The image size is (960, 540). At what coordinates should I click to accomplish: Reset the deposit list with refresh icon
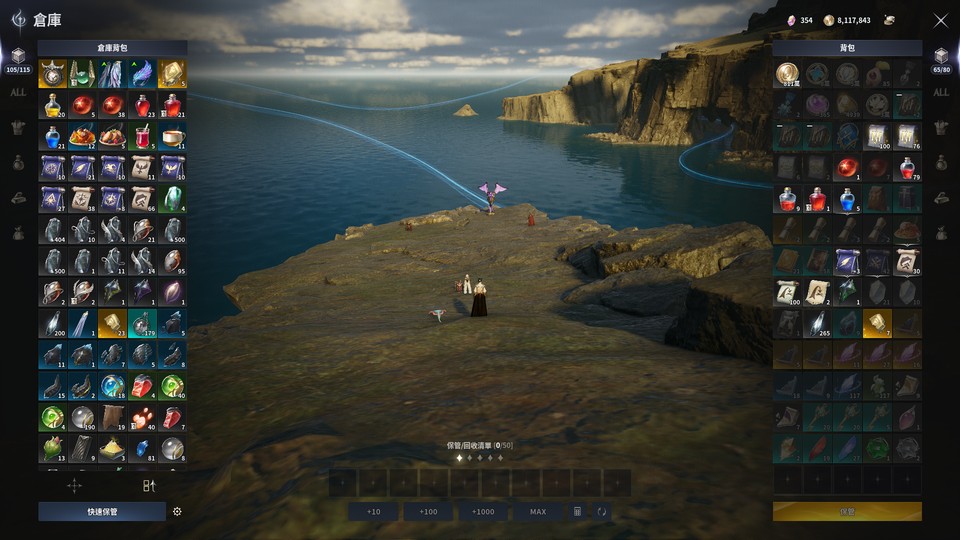click(x=602, y=511)
